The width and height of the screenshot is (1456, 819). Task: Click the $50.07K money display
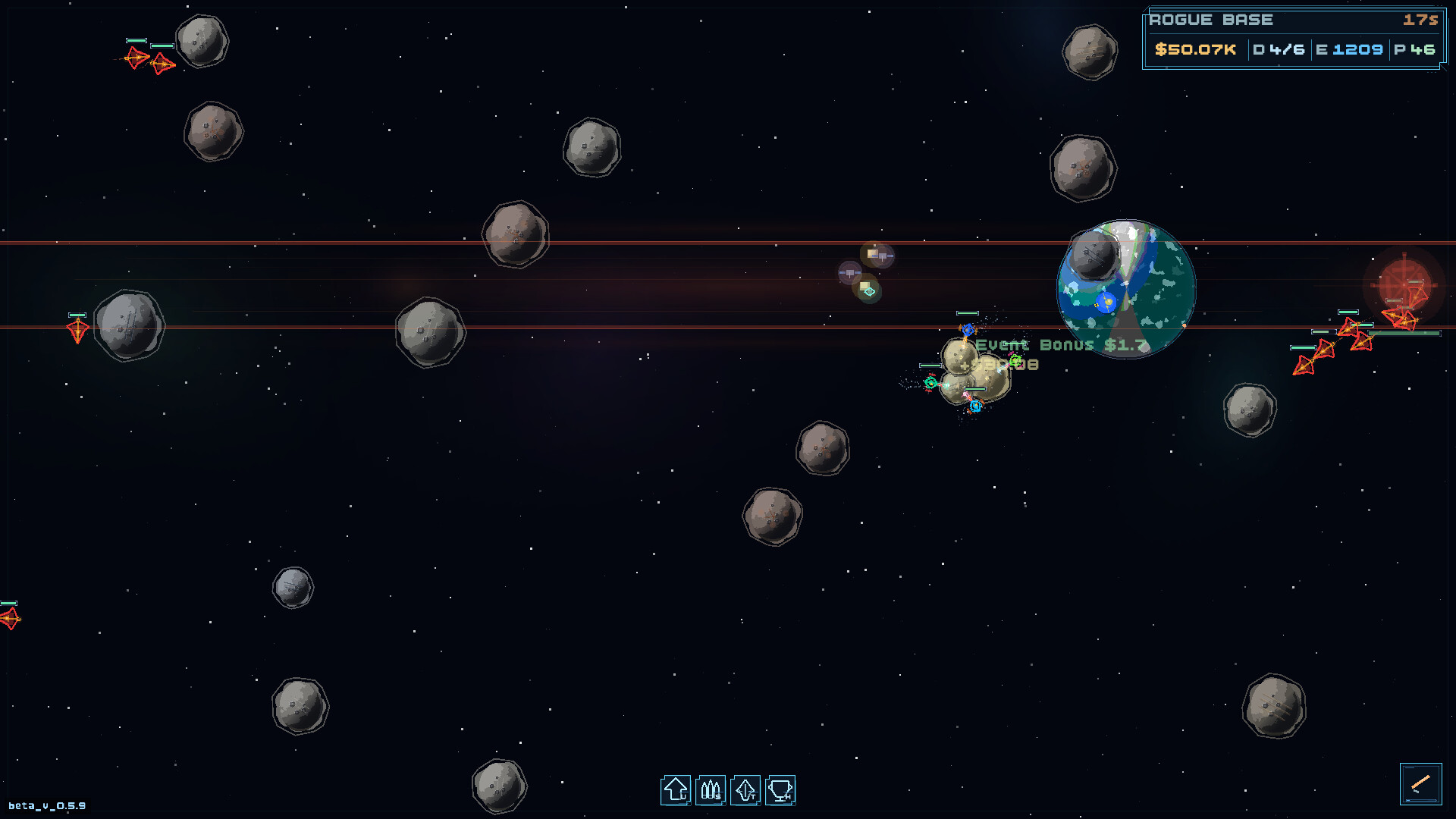[1197, 49]
